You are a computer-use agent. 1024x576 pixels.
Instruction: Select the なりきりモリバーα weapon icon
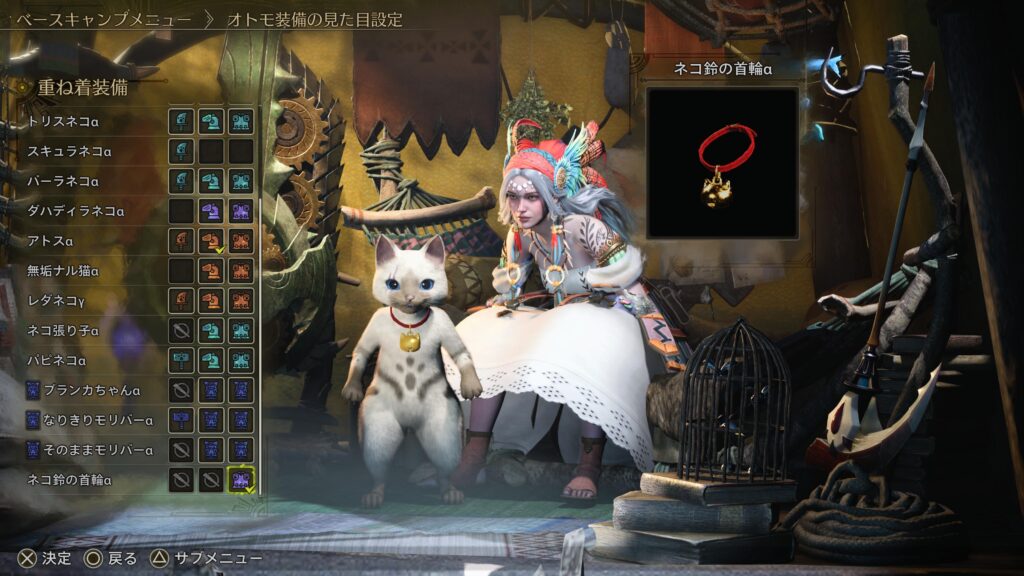[181, 420]
